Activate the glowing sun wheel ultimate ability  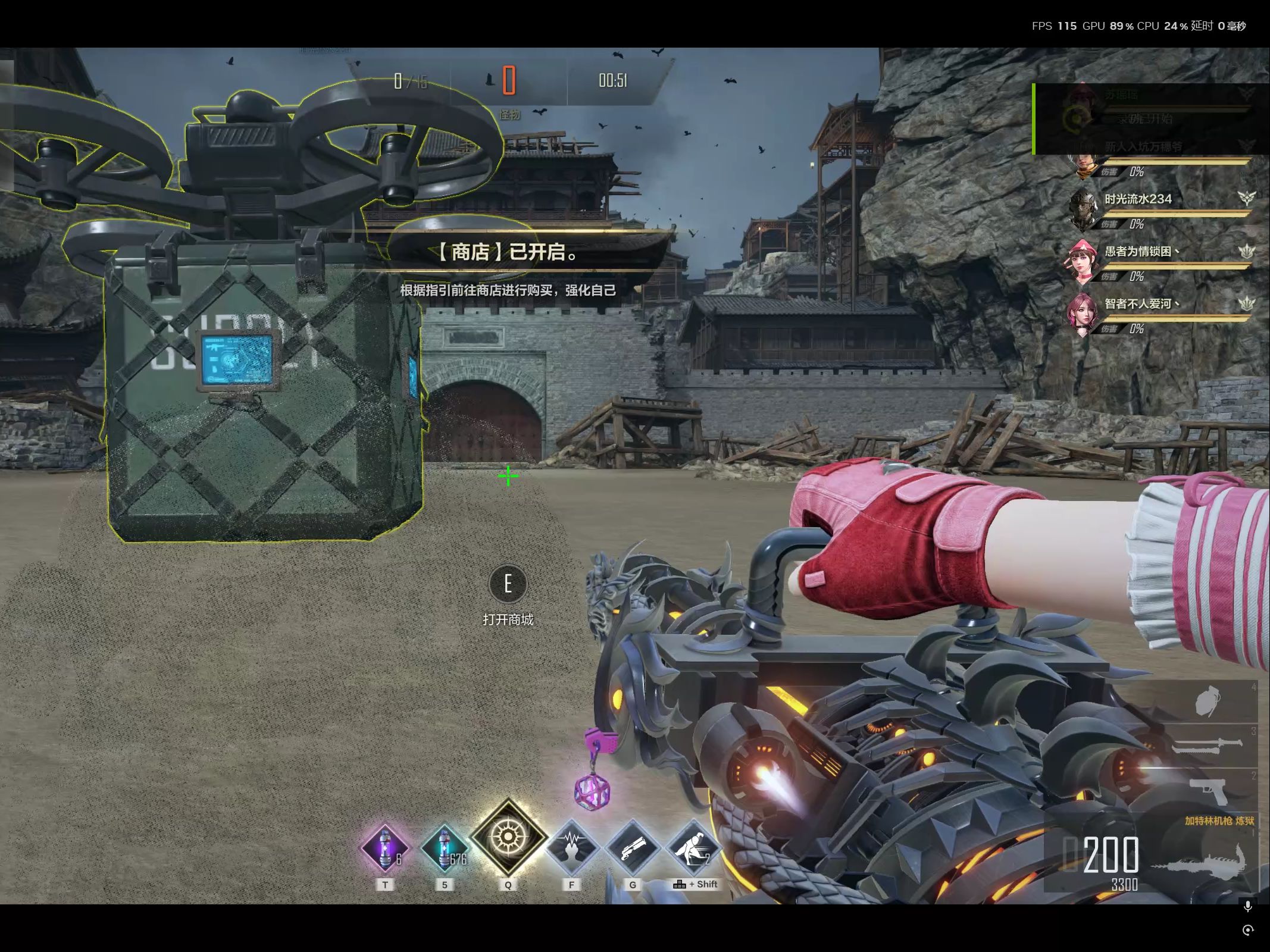tap(508, 837)
